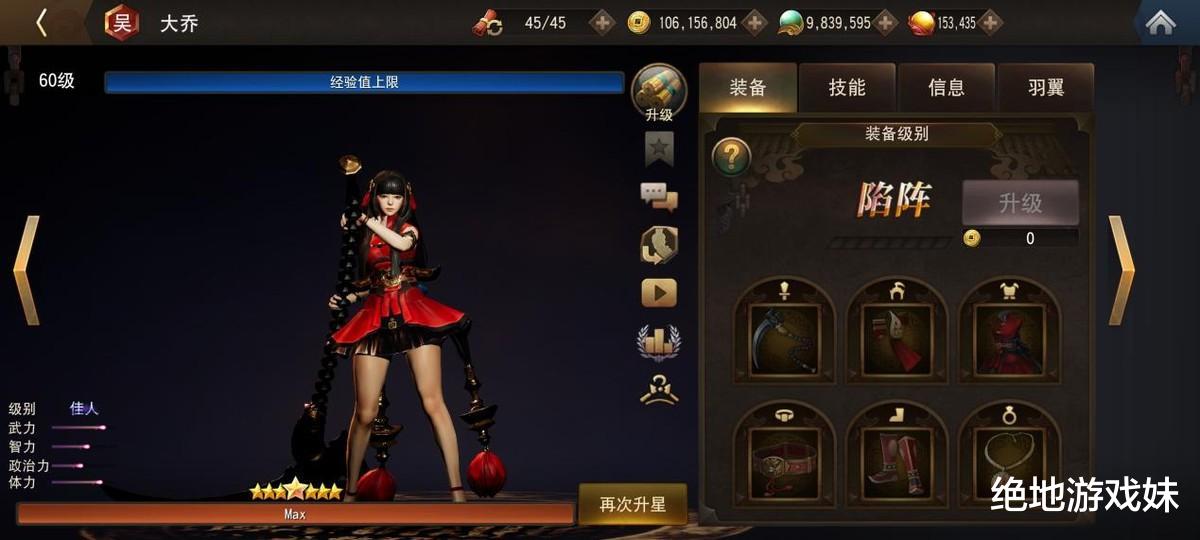This screenshot has height=540, width=1200.
Task: Show the 装备 tab
Action: tap(748, 88)
